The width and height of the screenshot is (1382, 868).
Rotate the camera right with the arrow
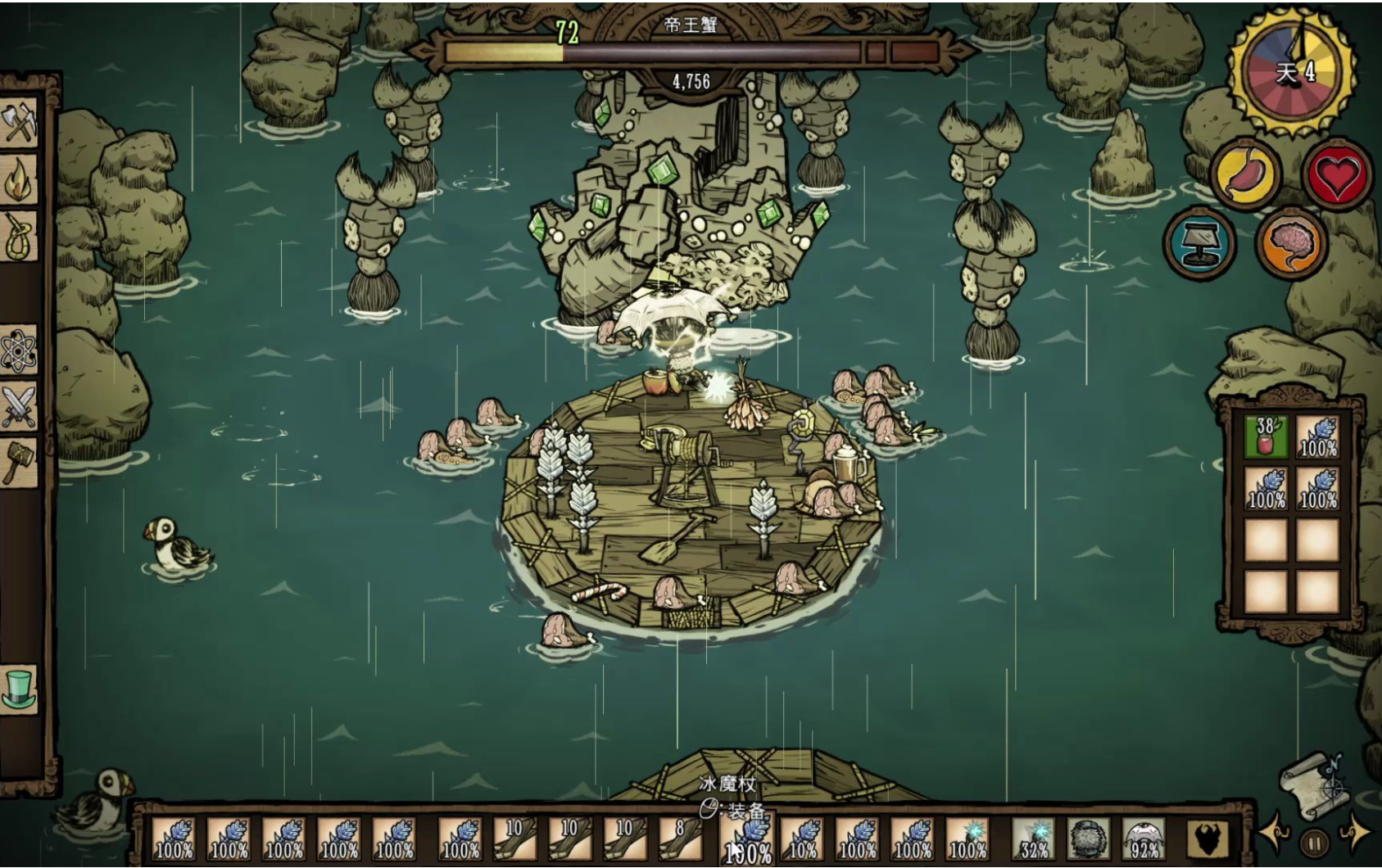[1354, 834]
